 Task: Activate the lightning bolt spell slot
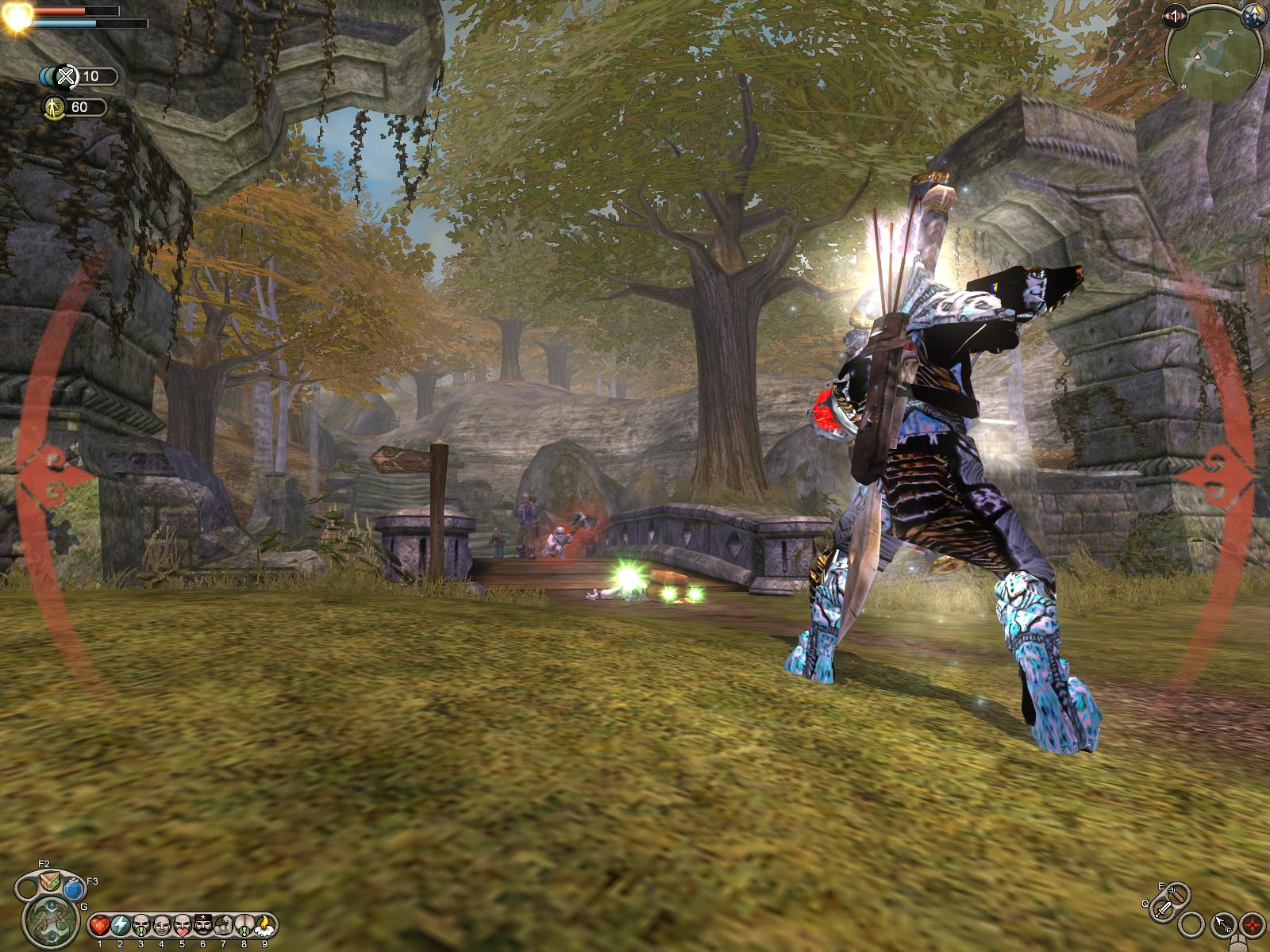pyautogui.click(x=120, y=925)
